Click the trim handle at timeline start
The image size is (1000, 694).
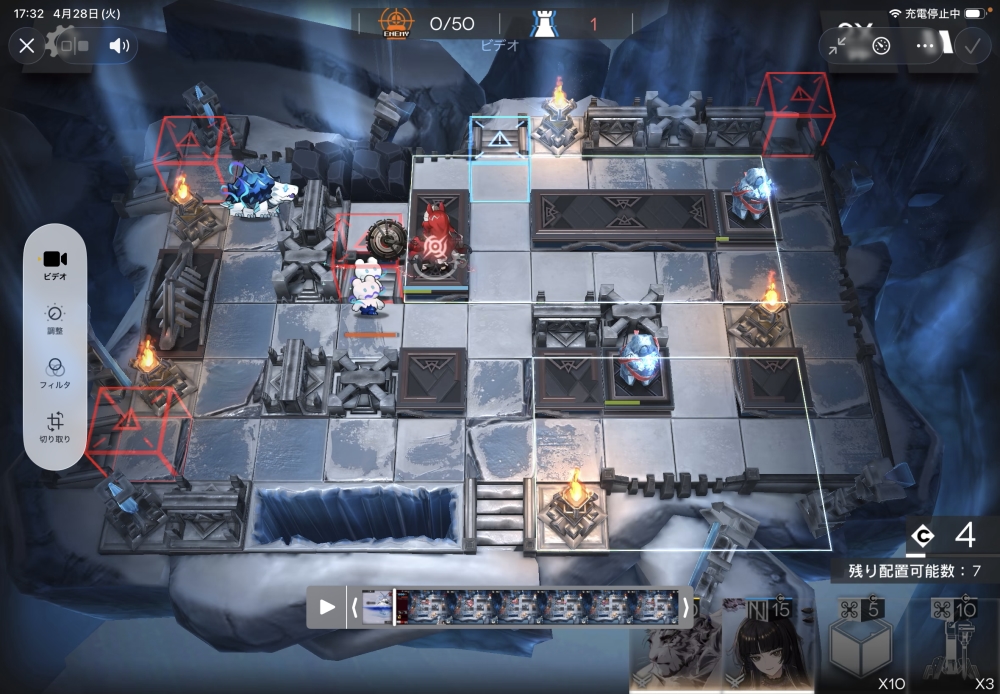coord(352,607)
